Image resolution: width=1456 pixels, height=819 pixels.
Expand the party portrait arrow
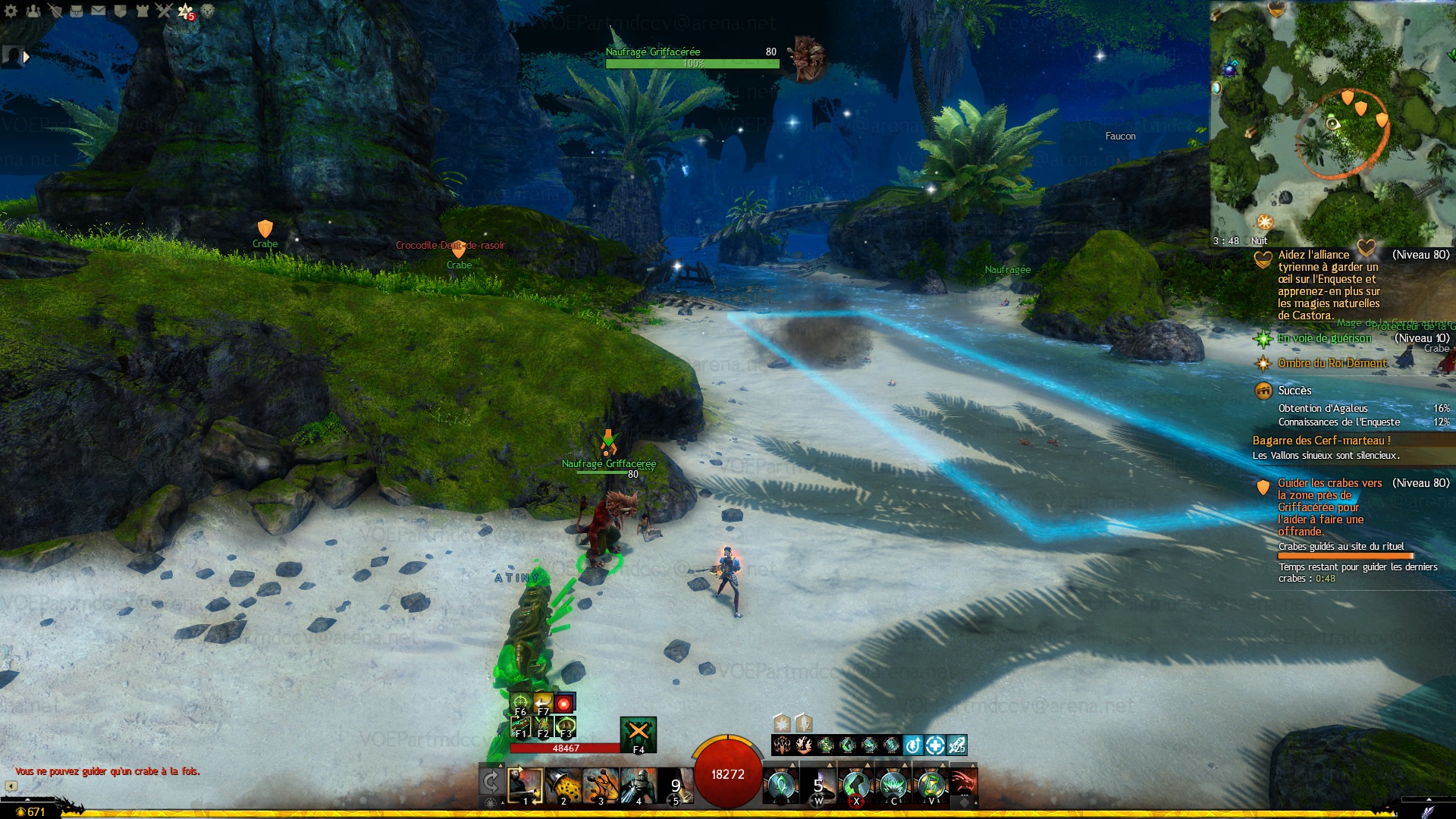pos(27,57)
